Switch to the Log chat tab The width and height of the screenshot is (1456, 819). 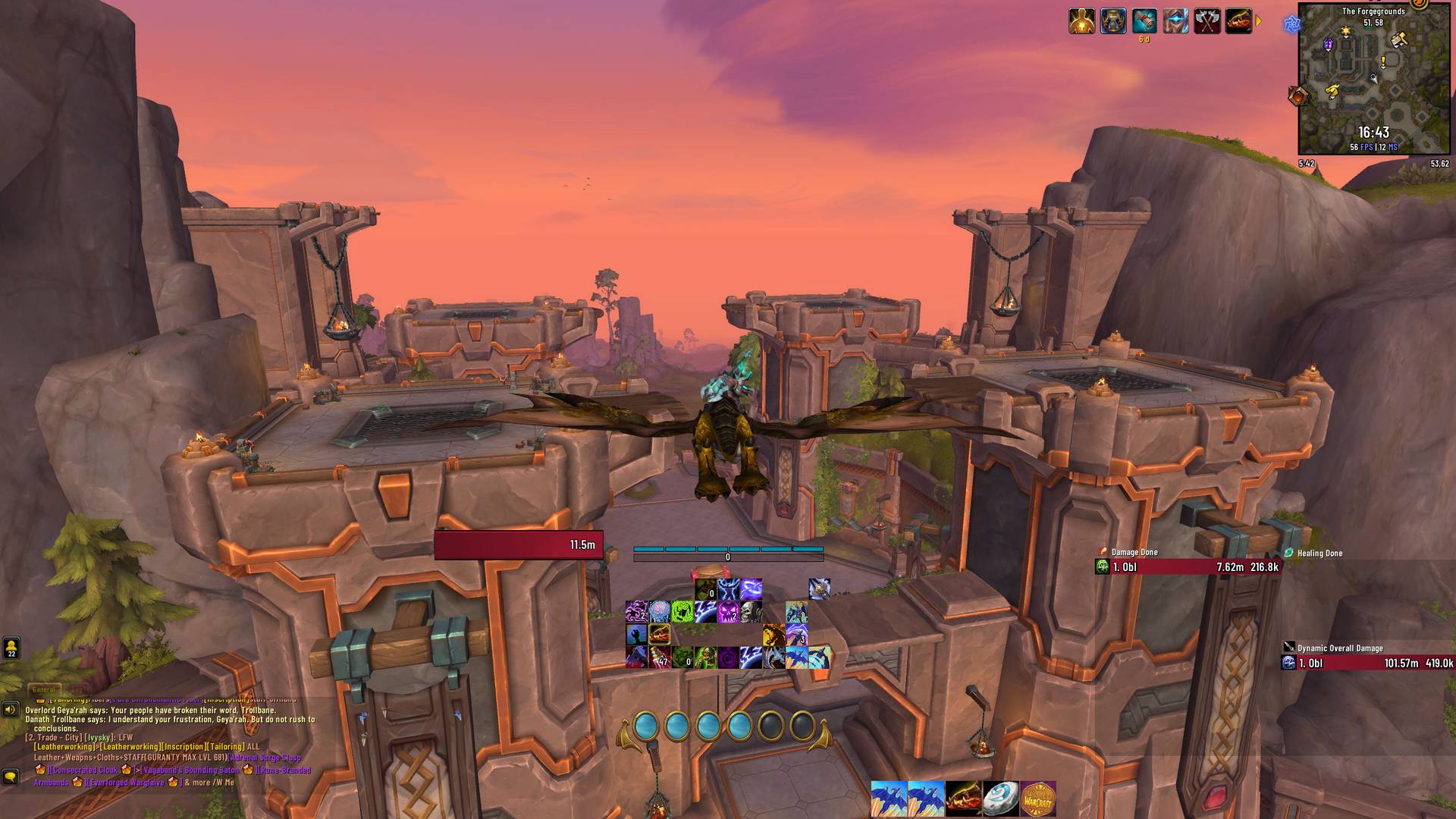click(x=78, y=689)
